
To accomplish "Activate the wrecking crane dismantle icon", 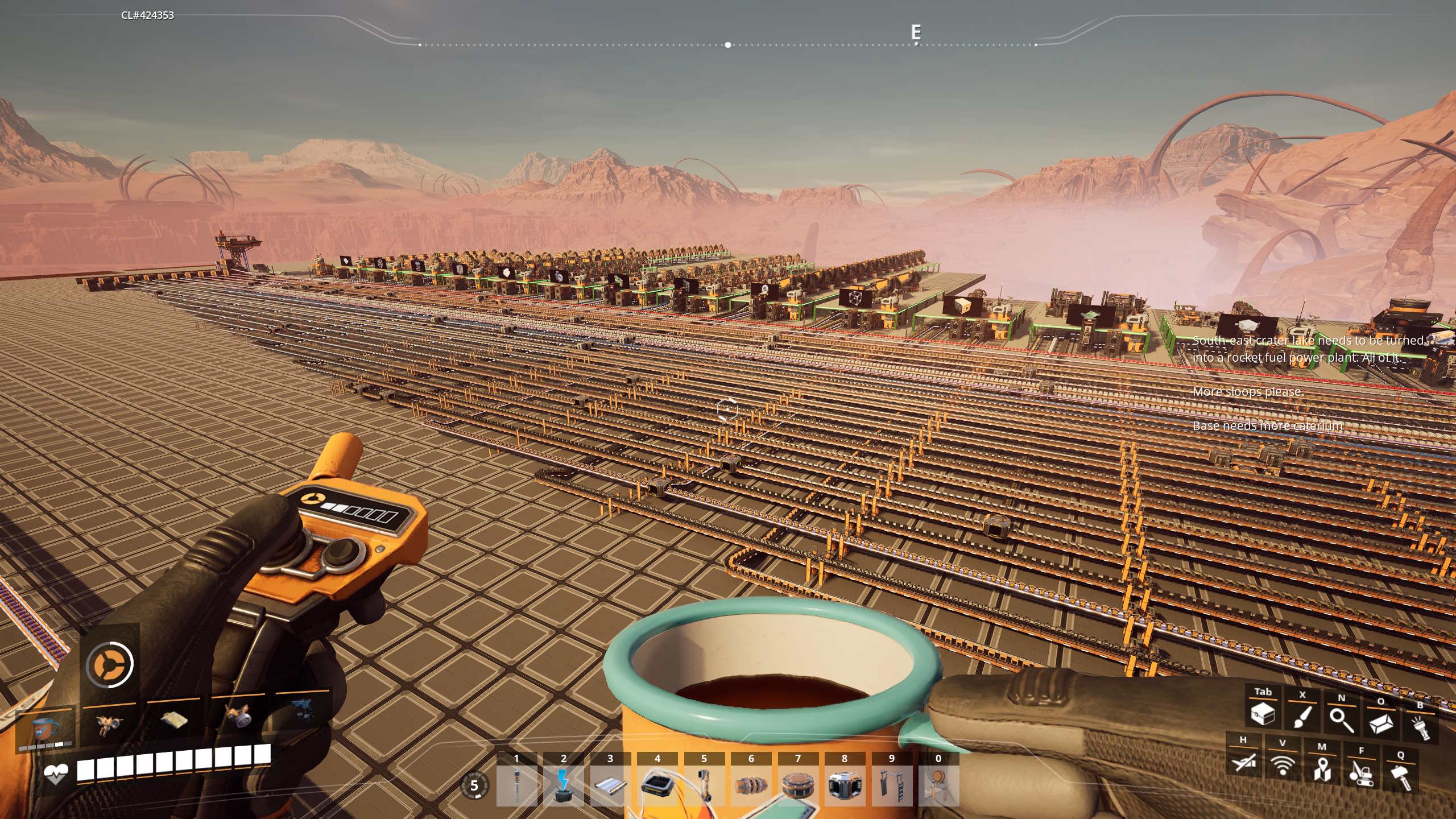I will (1361, 772).
